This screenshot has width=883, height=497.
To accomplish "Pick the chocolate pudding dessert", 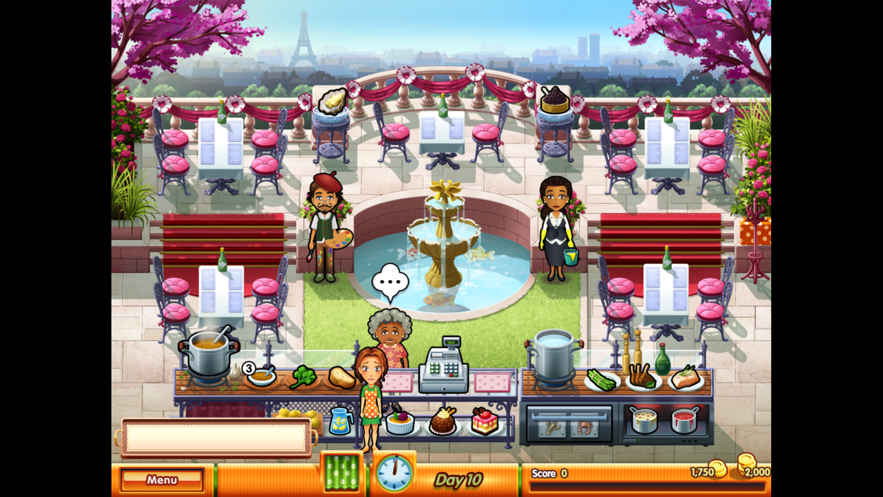I will click(443, 421).
